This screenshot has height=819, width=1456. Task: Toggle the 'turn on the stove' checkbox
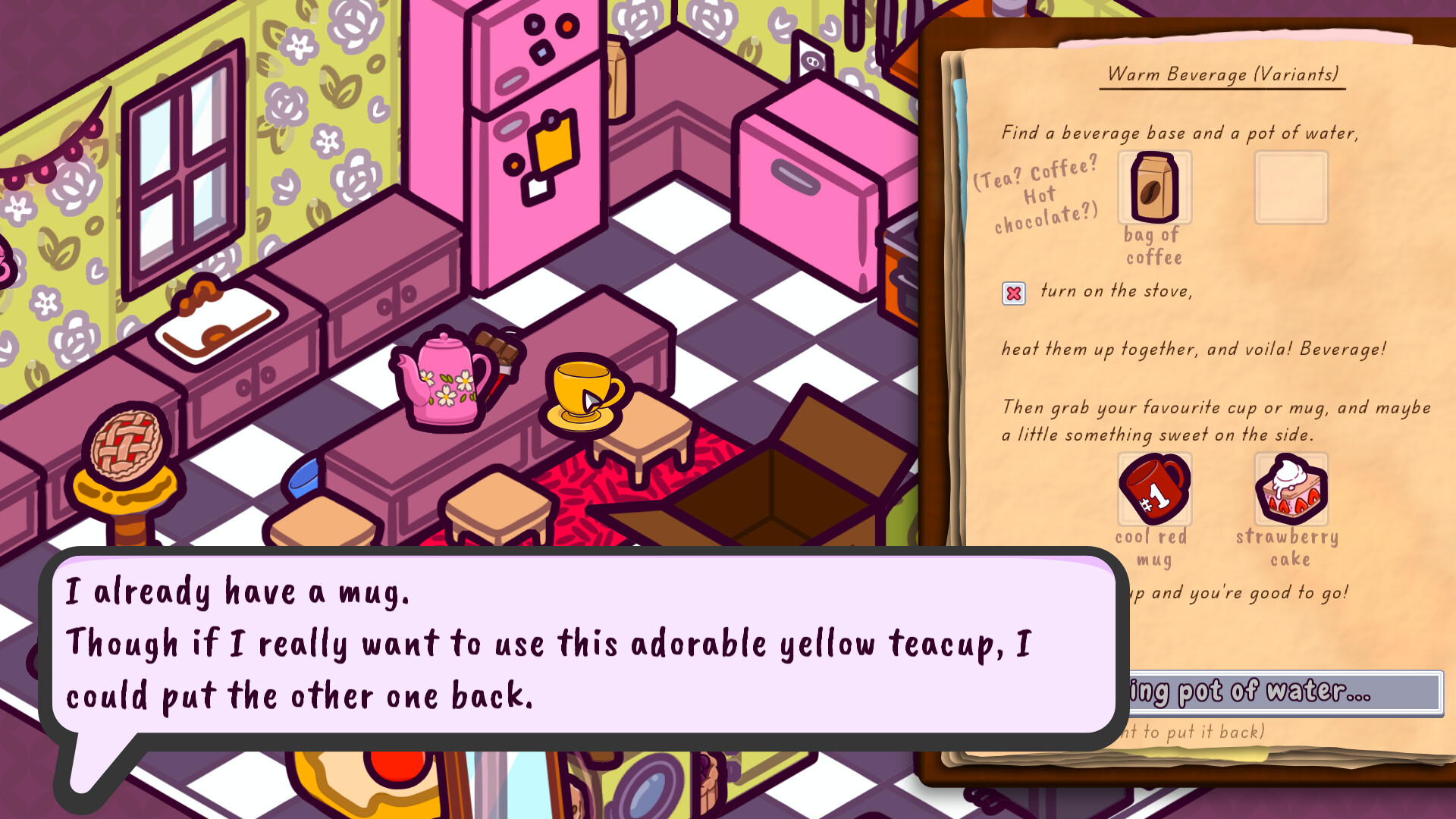[x=1015, y=293]
